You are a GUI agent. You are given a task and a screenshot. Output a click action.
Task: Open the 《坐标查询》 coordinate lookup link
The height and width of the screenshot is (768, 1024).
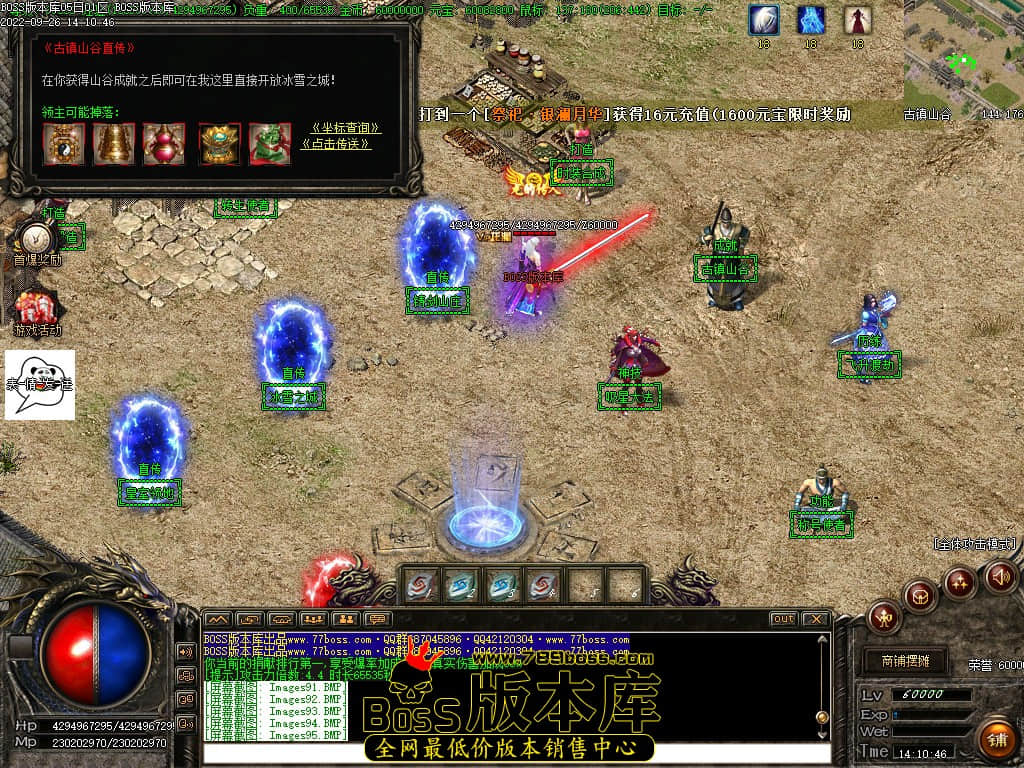[346, 128]
